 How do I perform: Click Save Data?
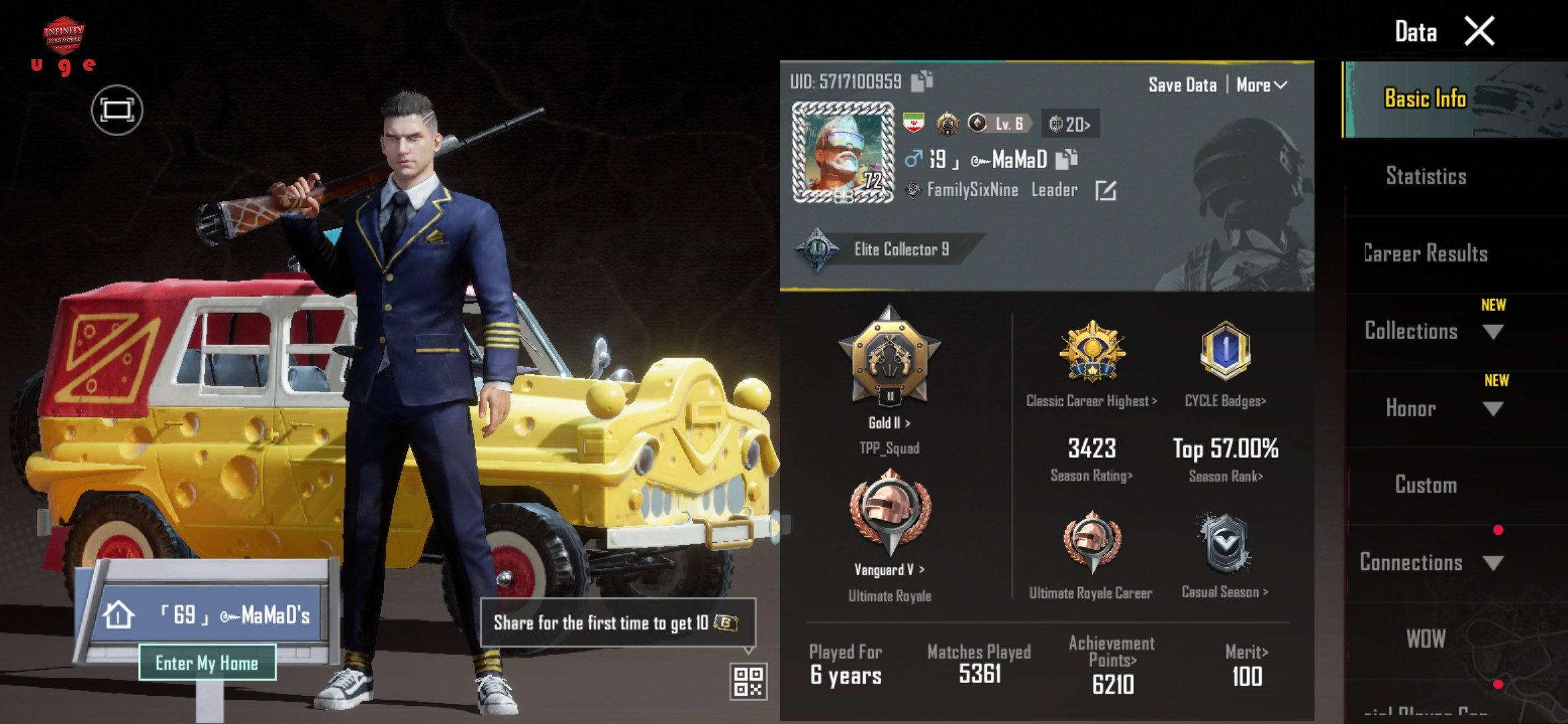1182,85
